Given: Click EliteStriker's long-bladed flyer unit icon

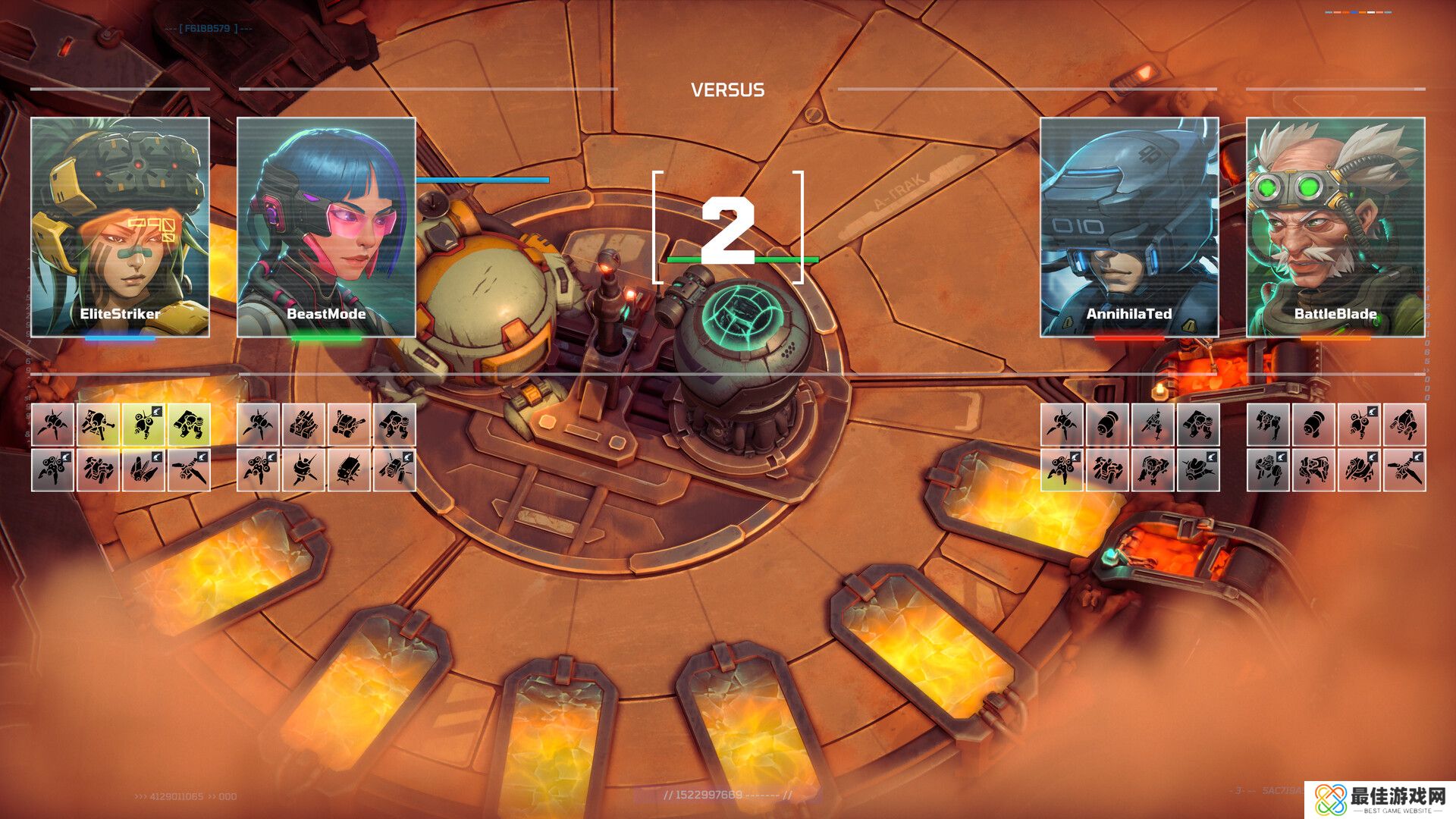Looking at the screenshot, I should (x=189, y=470).
